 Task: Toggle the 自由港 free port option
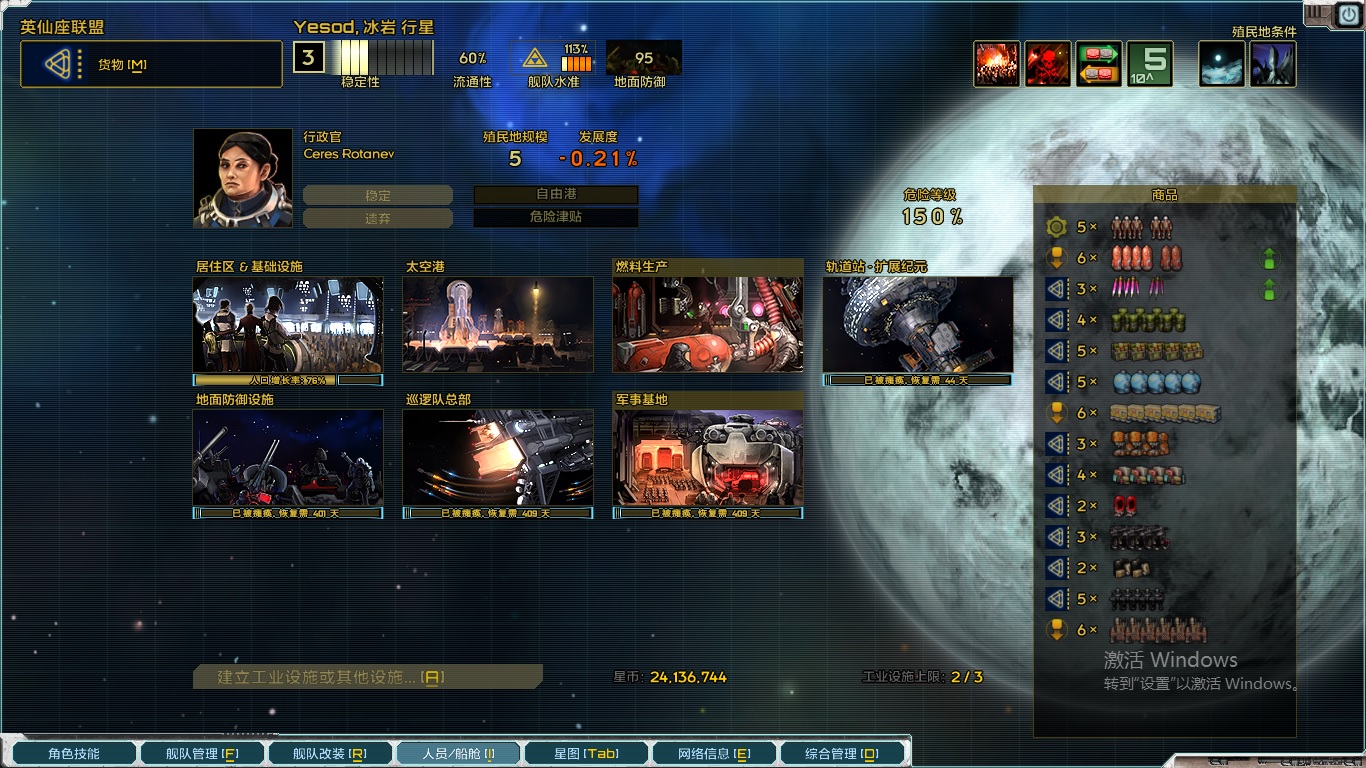point(556,195)
